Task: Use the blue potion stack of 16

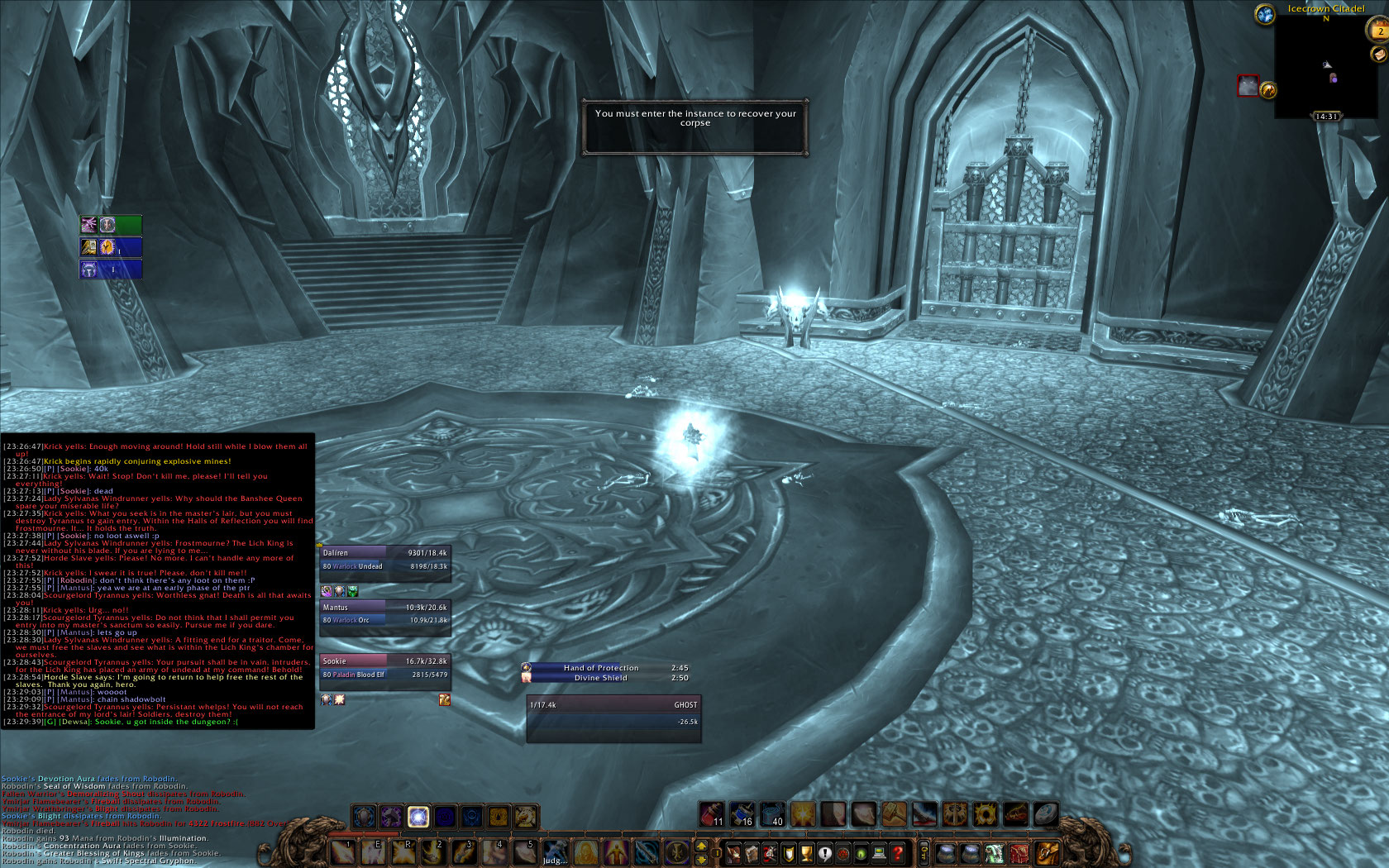Action: pos(742,814)
